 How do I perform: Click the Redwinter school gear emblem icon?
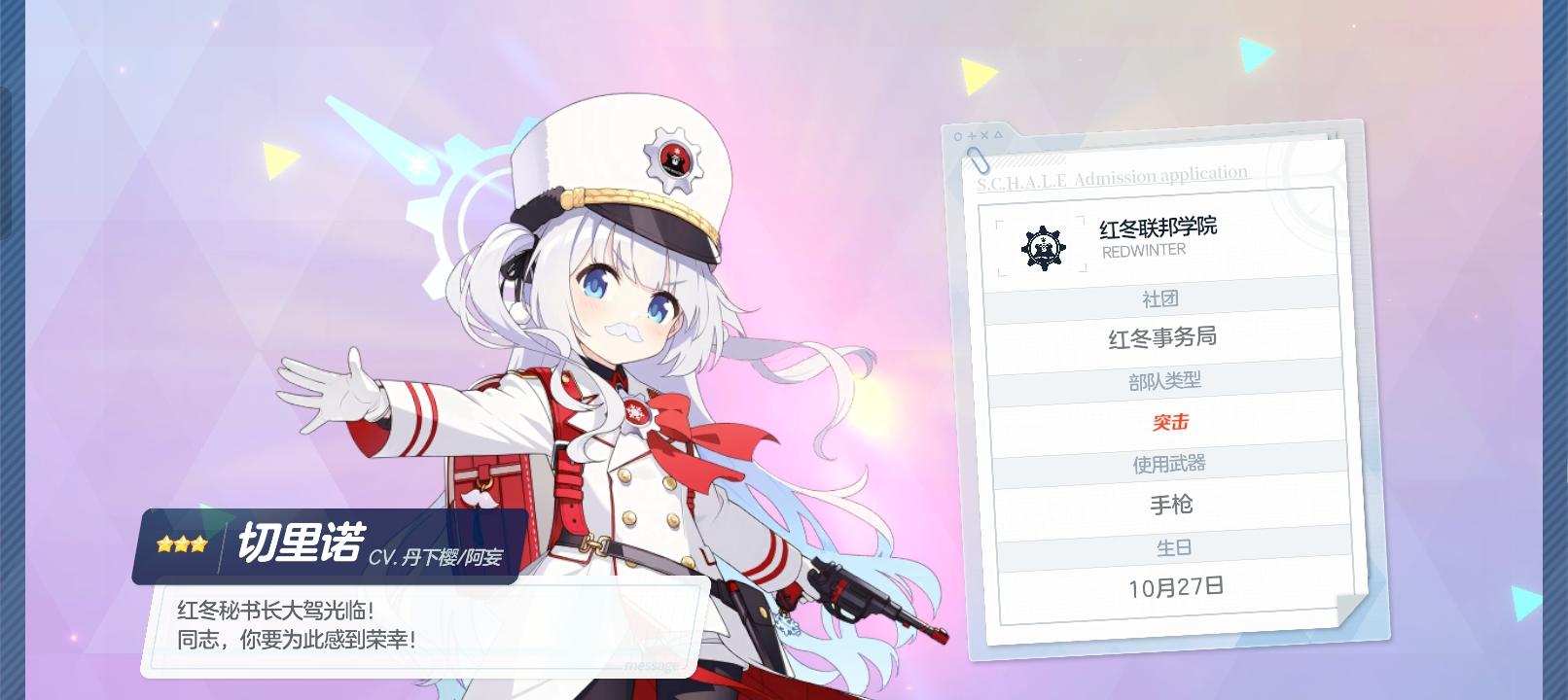(1041, 245)
